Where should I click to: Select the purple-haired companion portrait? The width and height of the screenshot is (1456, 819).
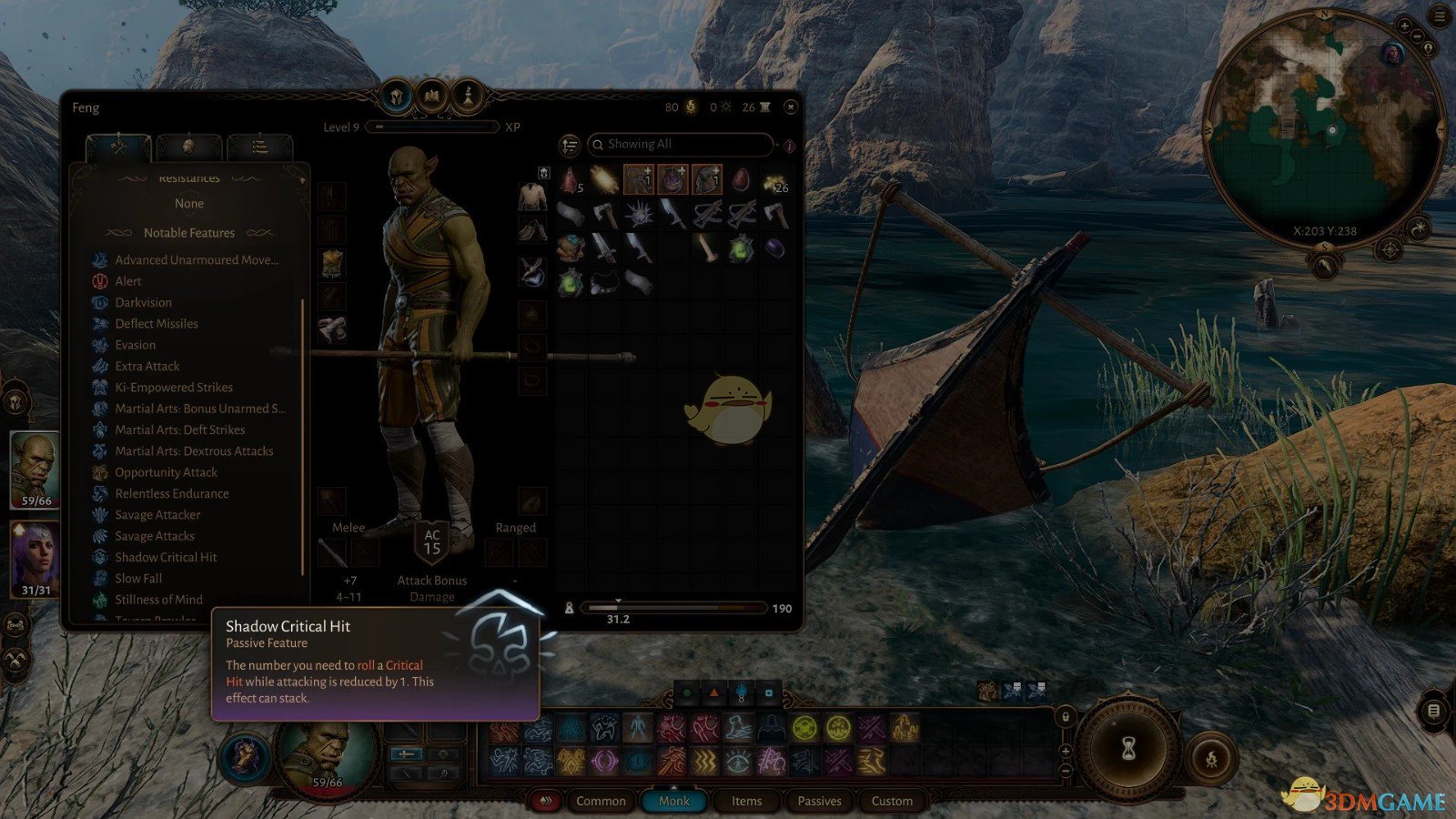click(35, 558)
